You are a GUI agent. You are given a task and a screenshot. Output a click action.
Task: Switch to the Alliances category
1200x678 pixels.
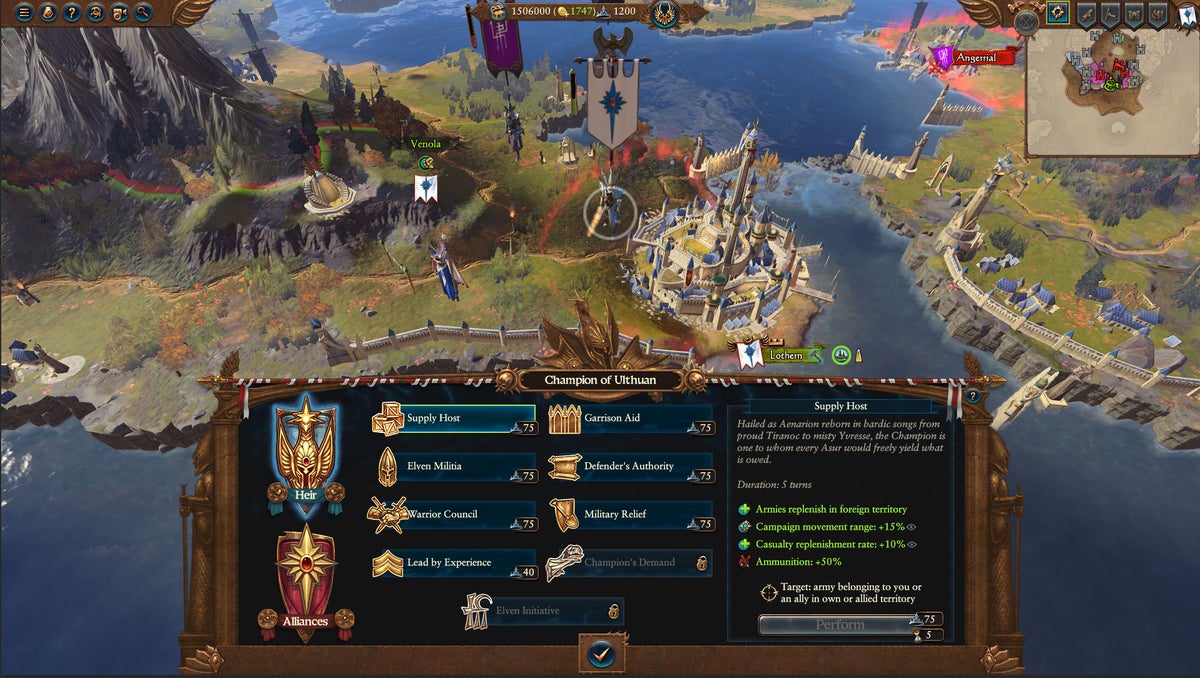pyautogui.click(x=305, y=580)
